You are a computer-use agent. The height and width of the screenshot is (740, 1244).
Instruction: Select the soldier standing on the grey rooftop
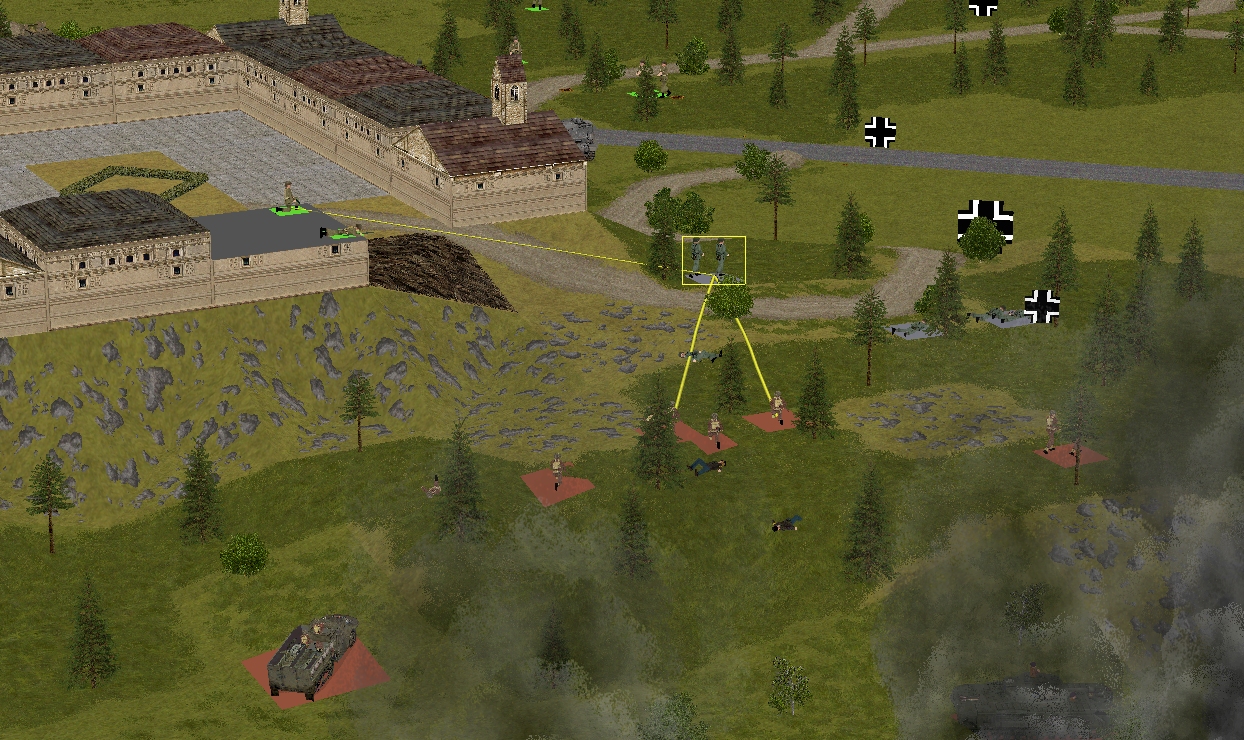click(x=289, y=196)
